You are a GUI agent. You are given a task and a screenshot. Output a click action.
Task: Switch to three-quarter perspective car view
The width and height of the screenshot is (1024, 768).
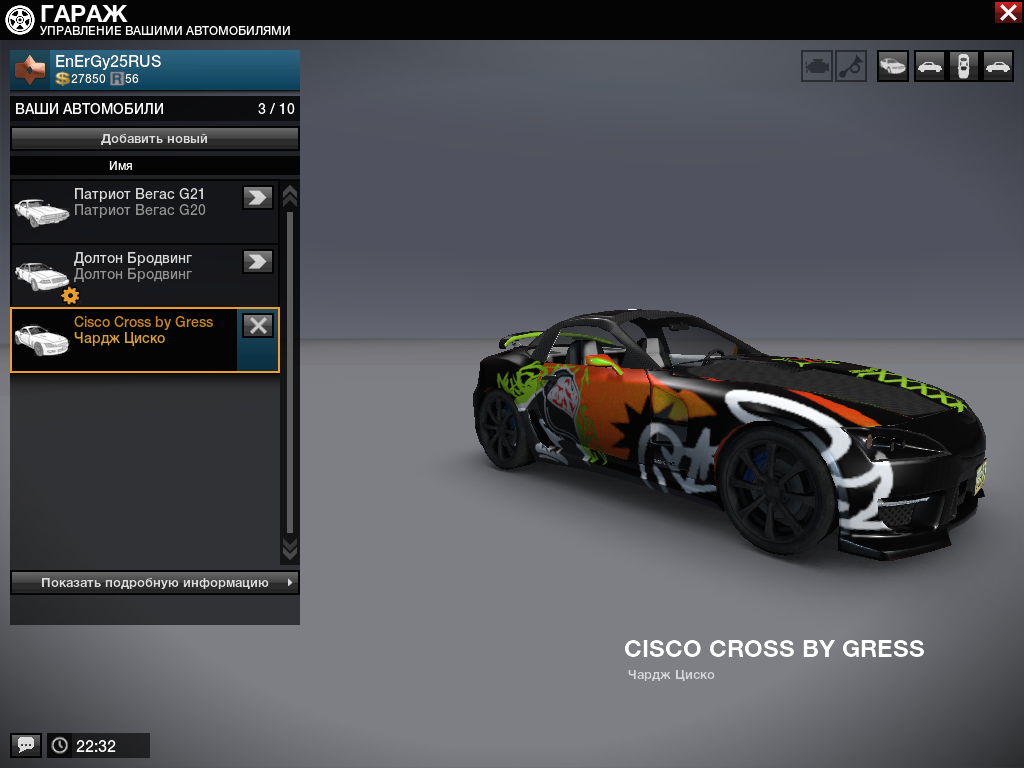pos(893,67)
